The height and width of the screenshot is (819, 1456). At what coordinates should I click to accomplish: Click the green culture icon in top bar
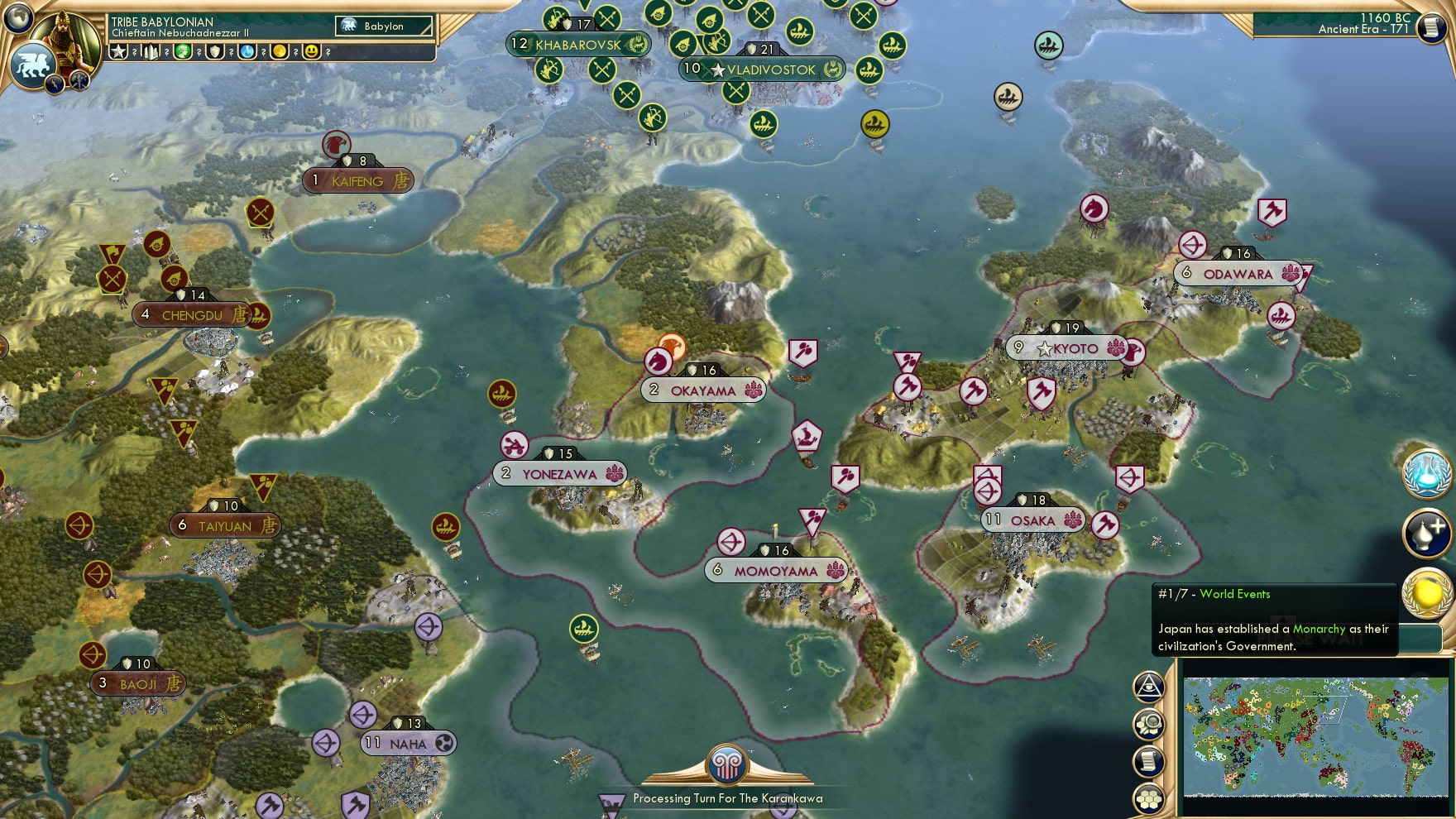point(184,52)
